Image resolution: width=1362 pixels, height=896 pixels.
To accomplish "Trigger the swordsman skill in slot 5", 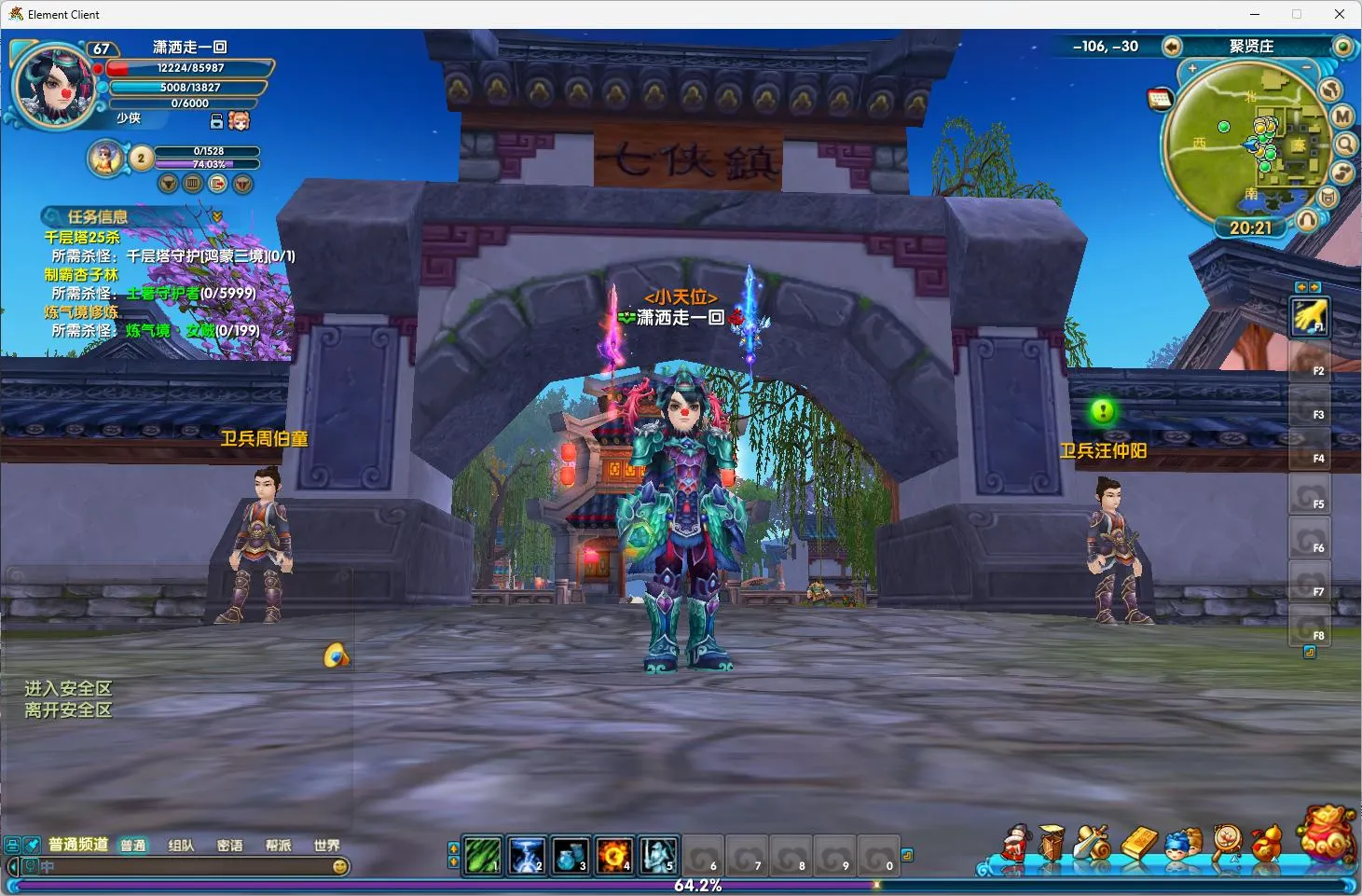I will click(658, 855).
